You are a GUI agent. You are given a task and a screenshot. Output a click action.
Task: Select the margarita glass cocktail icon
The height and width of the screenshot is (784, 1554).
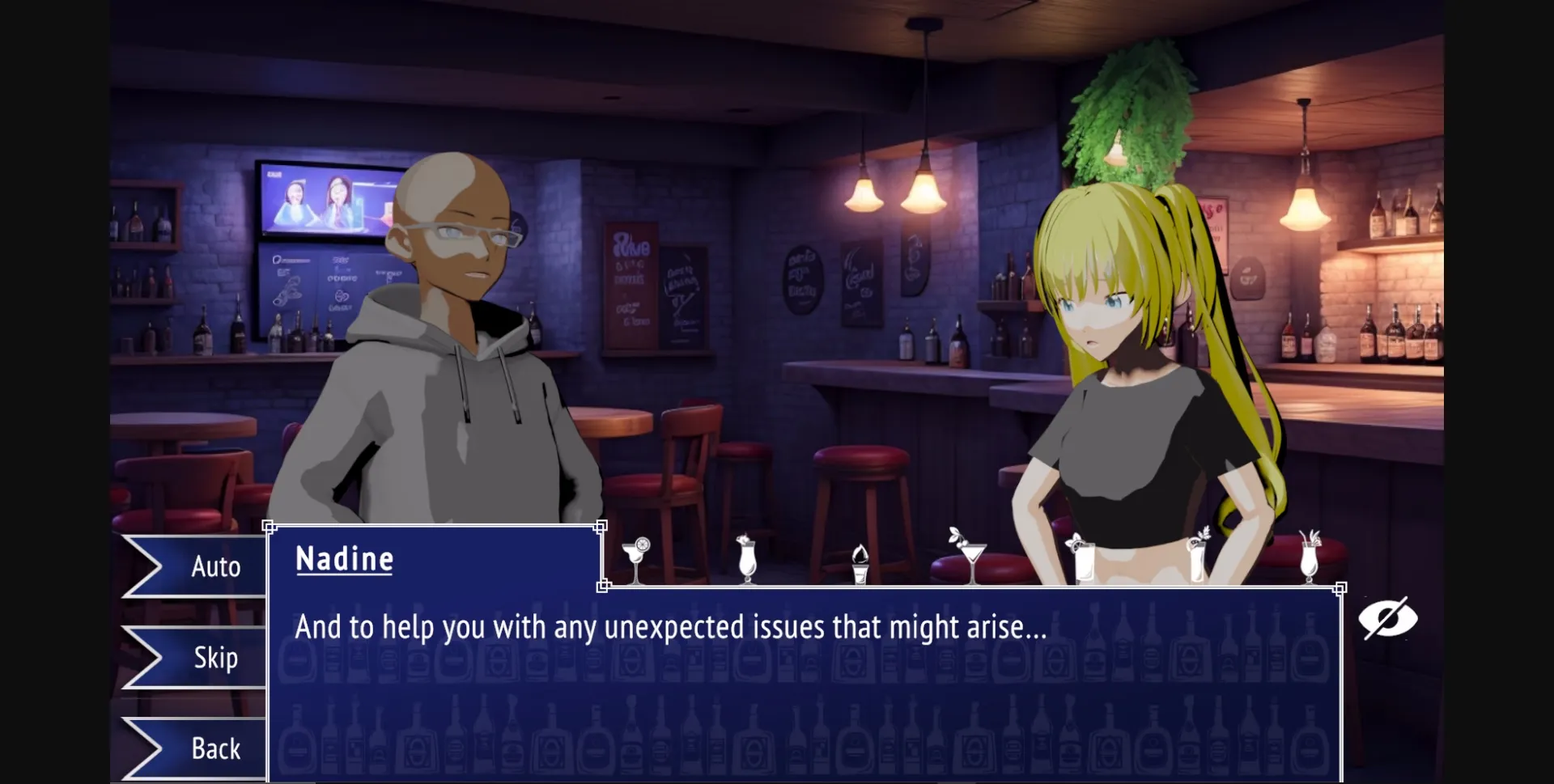tap(638, 558)
